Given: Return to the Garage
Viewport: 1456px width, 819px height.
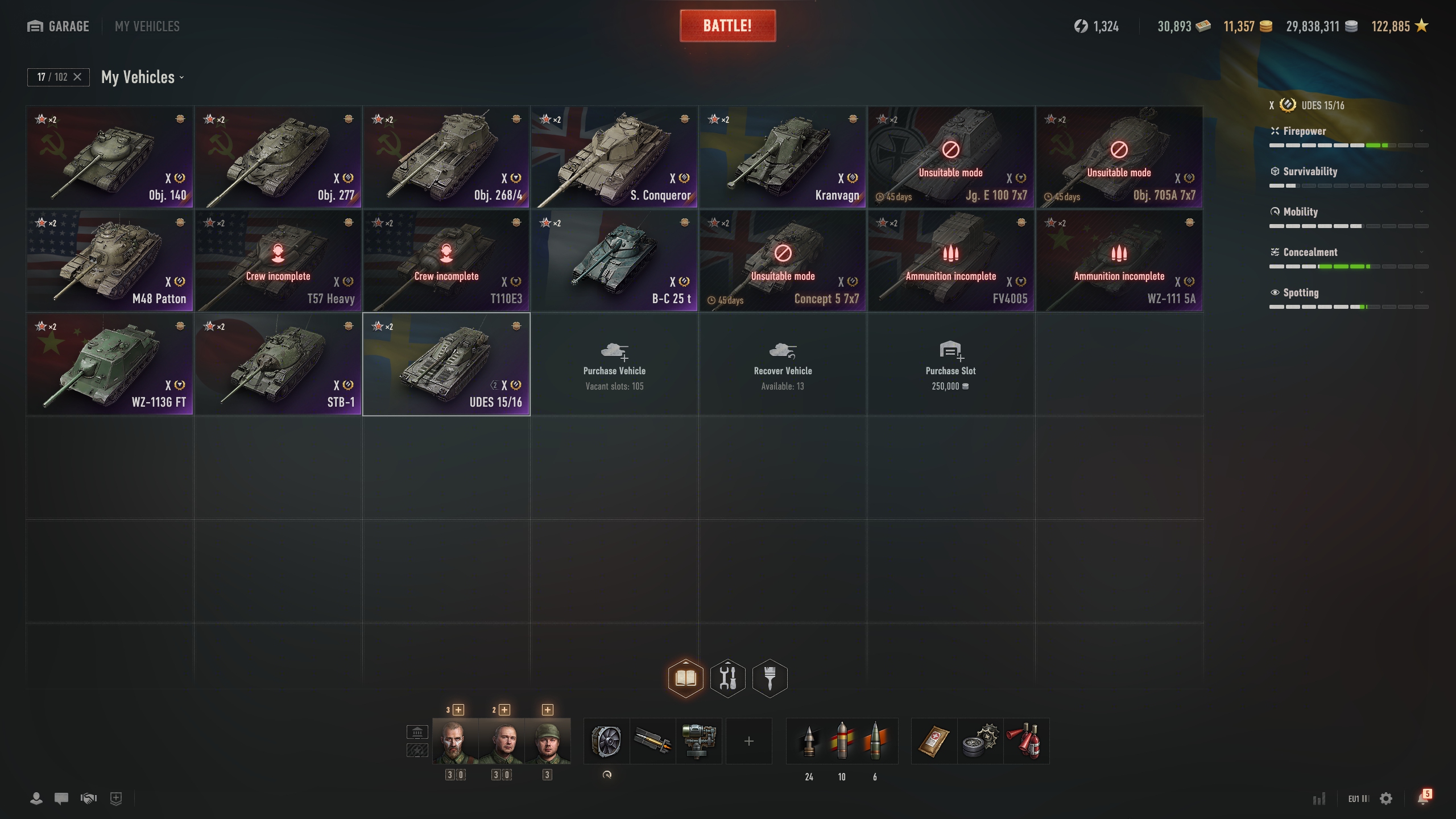Looking at the screenshot, I should [x=58, y=26].
